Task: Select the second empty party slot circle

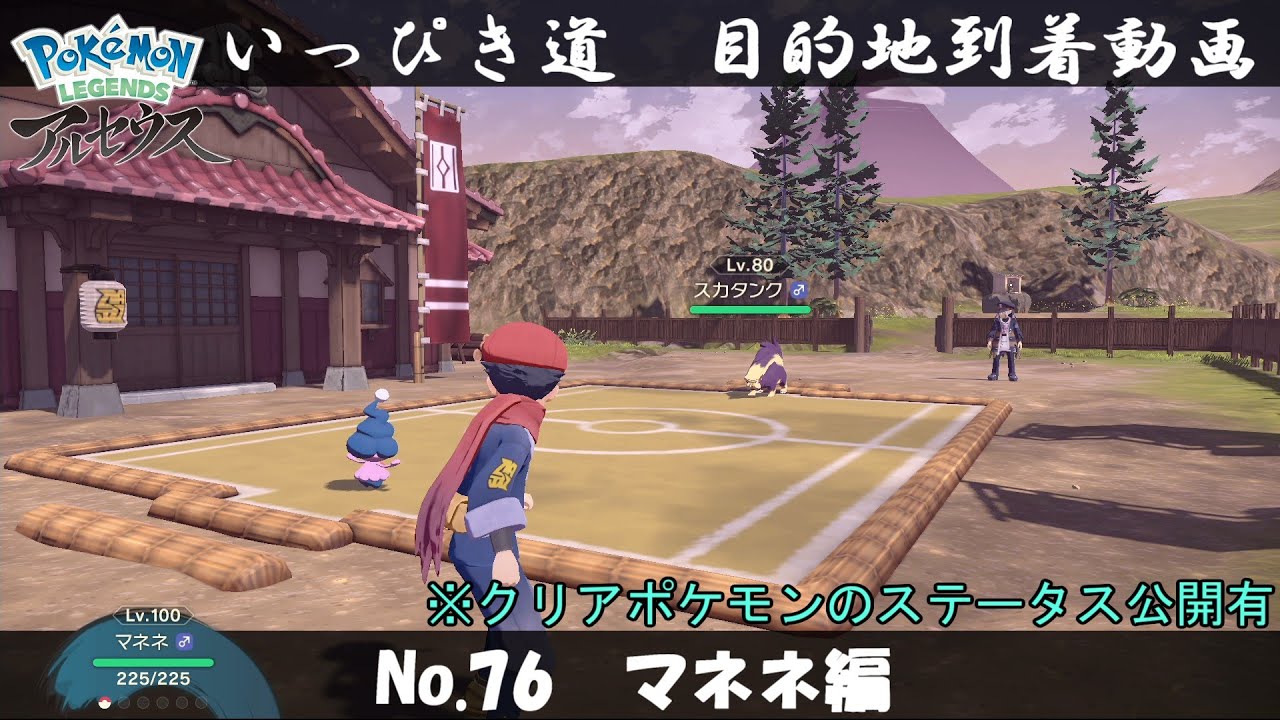Action: (124, 702)
